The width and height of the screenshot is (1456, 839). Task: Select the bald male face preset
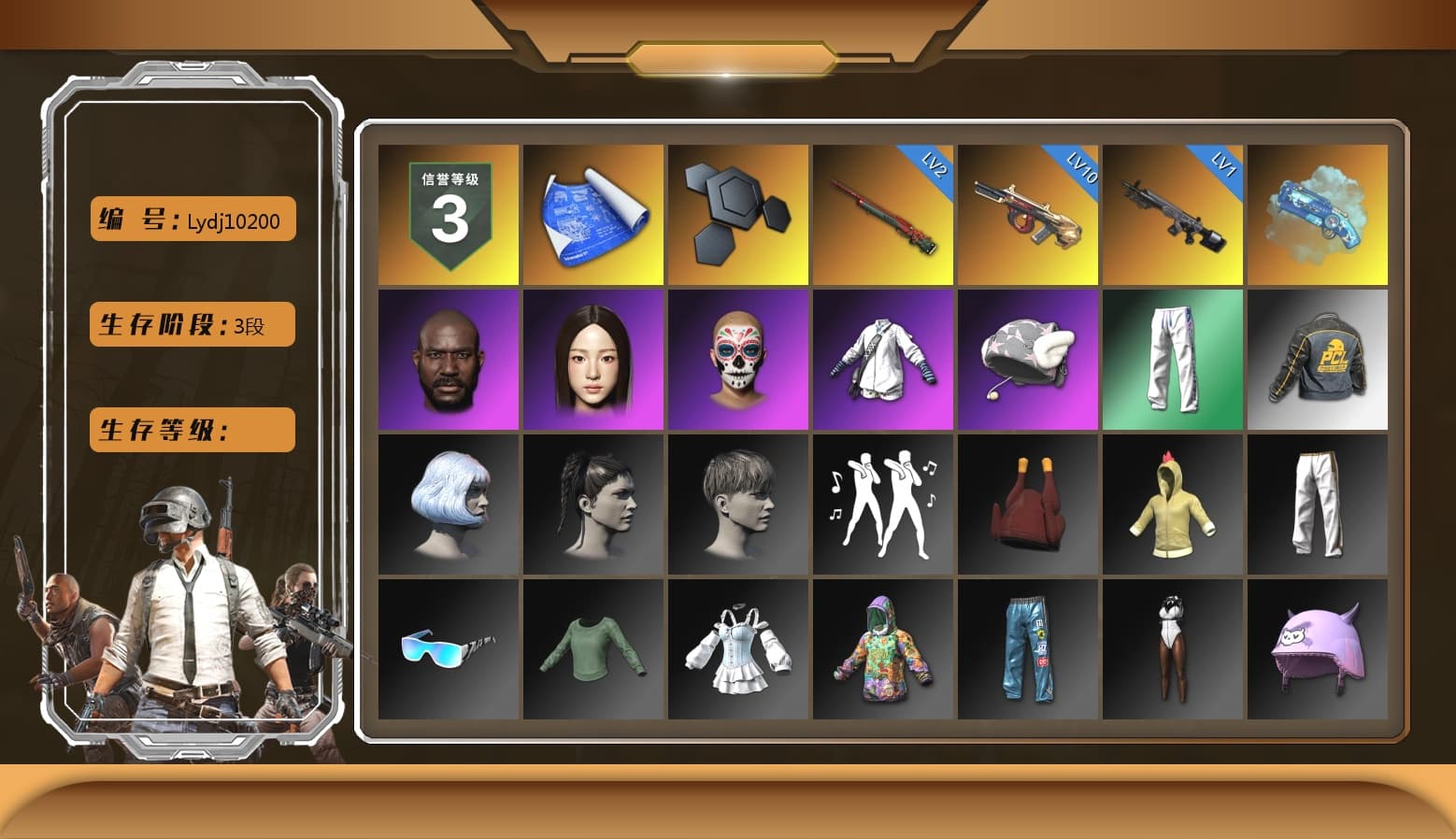[x=448, y=359]
